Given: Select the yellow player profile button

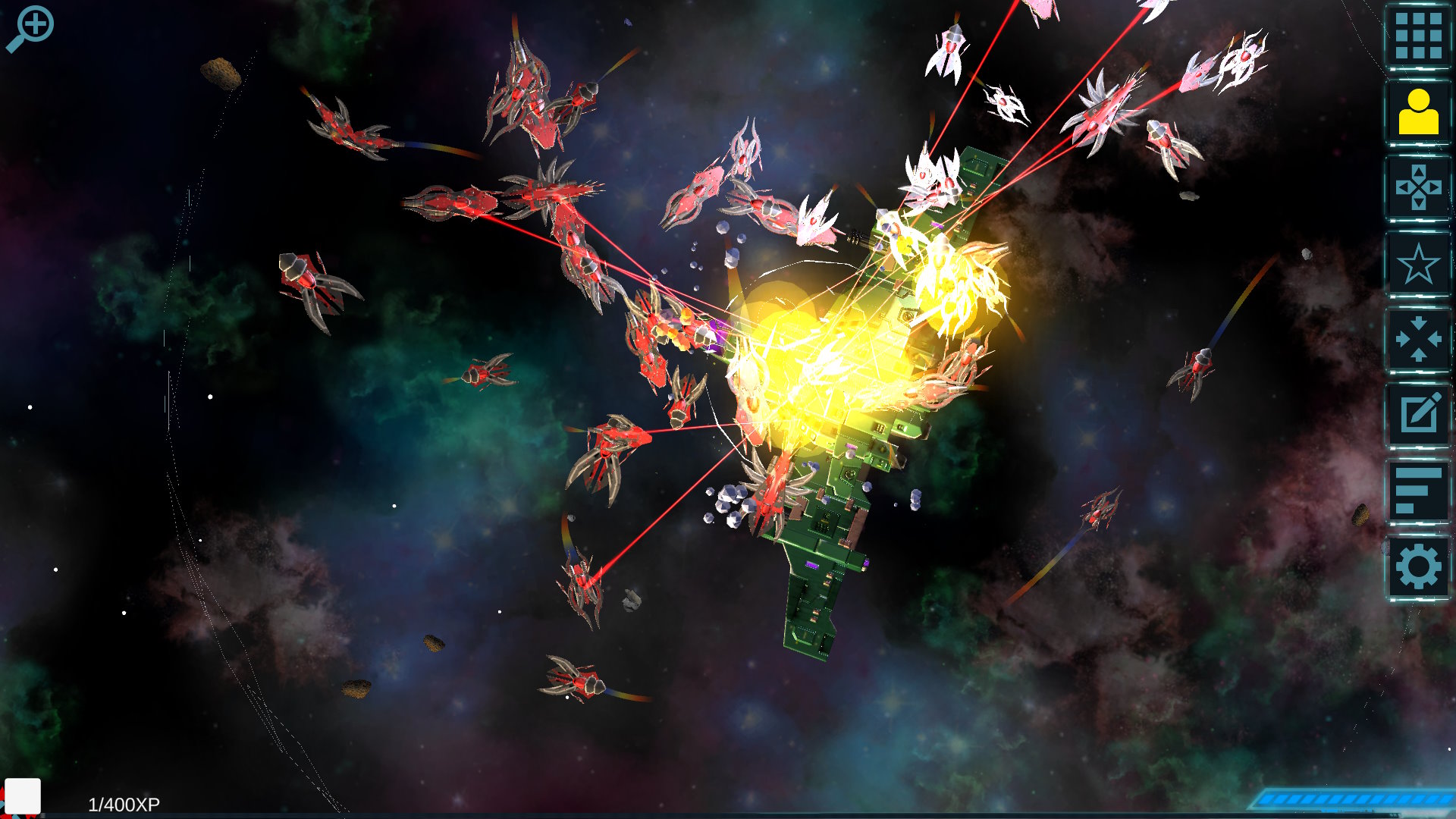Looking at the screenshot, I should pyautogui.click(x=1417, y=111).
